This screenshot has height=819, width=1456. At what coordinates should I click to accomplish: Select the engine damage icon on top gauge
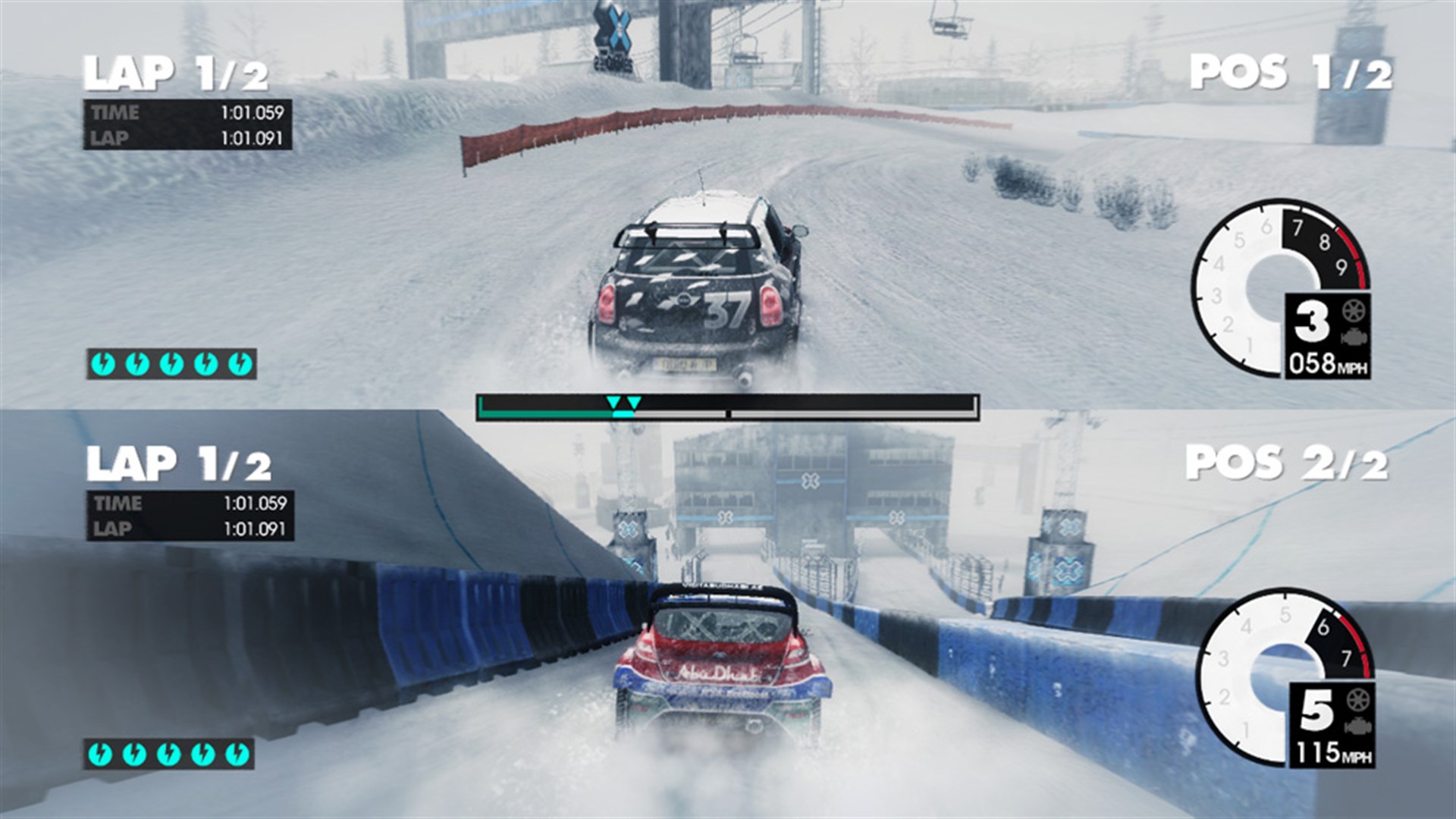point(1354,337)
